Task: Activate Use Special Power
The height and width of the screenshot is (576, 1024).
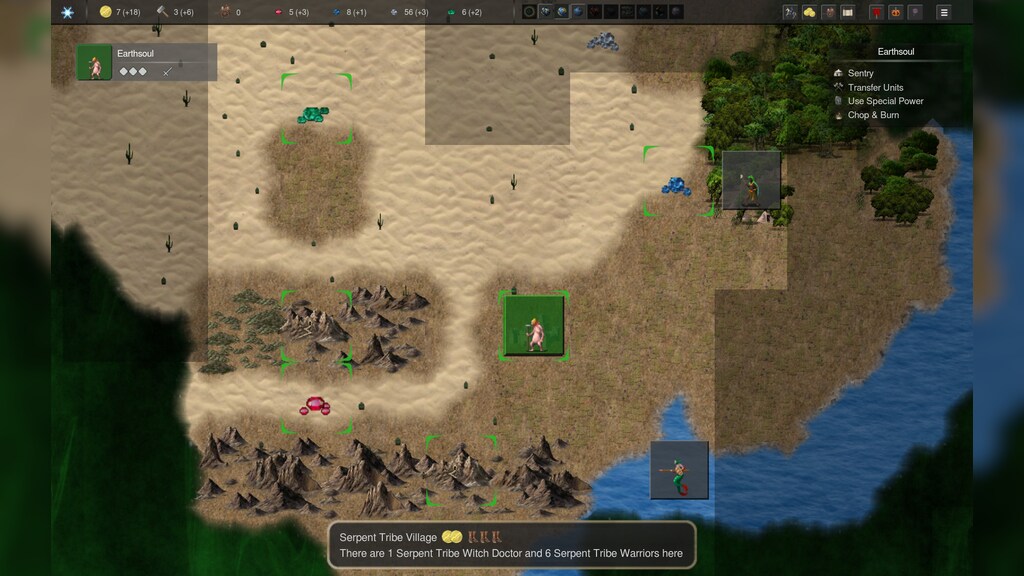Action: (884, 101)
